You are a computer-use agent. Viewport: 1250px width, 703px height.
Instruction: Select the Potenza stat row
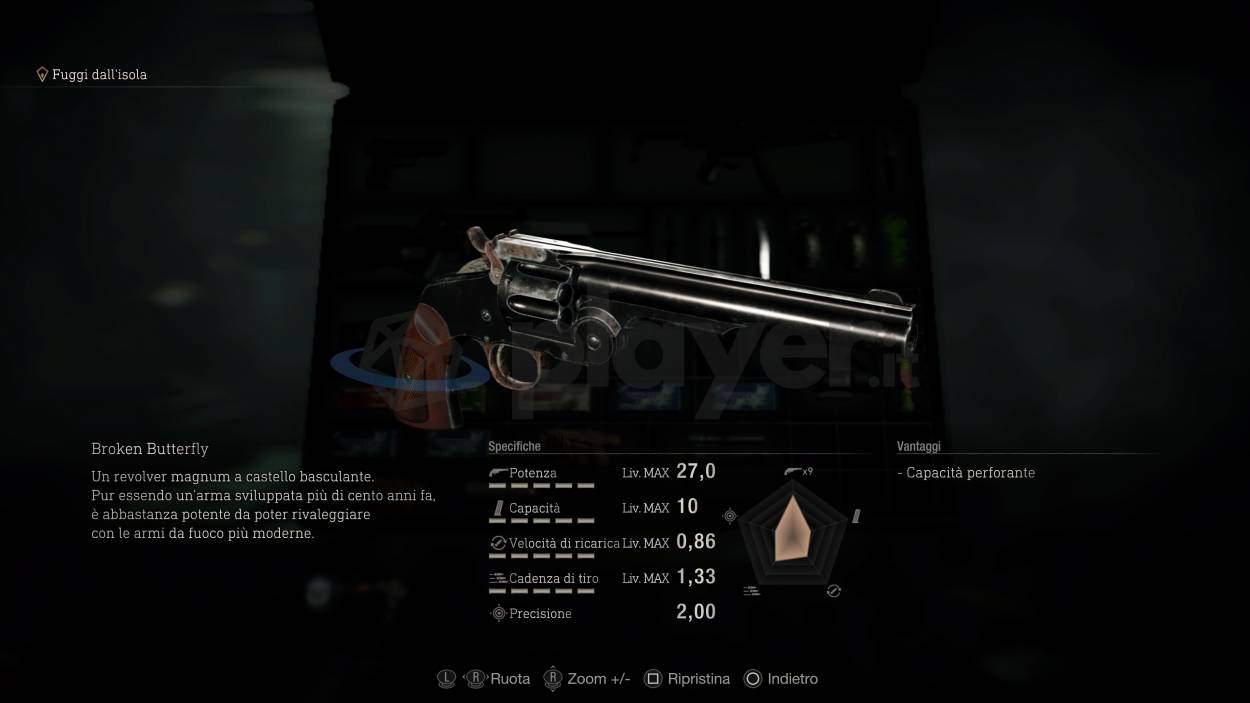coord(601,472)
